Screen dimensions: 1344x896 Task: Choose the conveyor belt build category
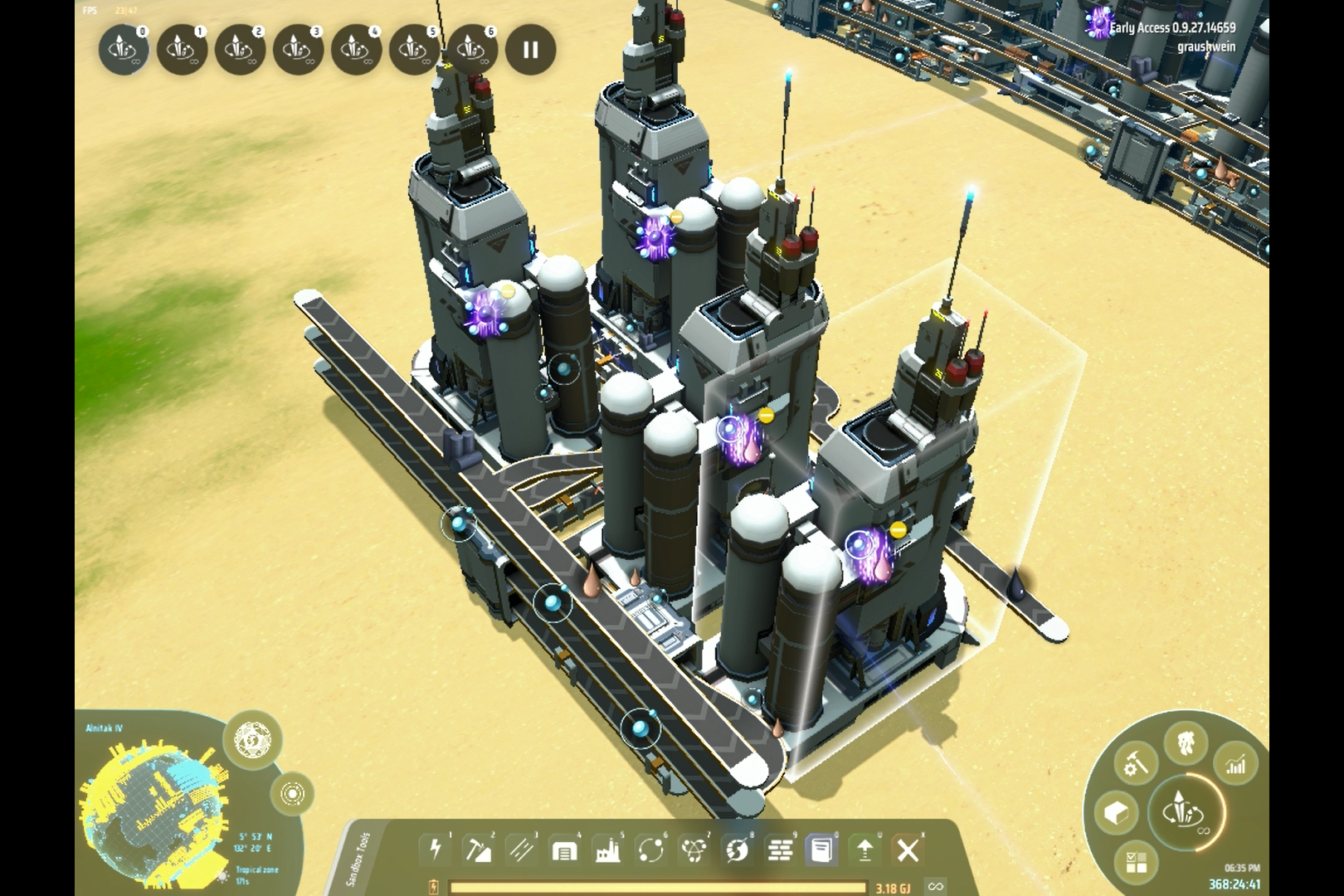pos(522,850)
